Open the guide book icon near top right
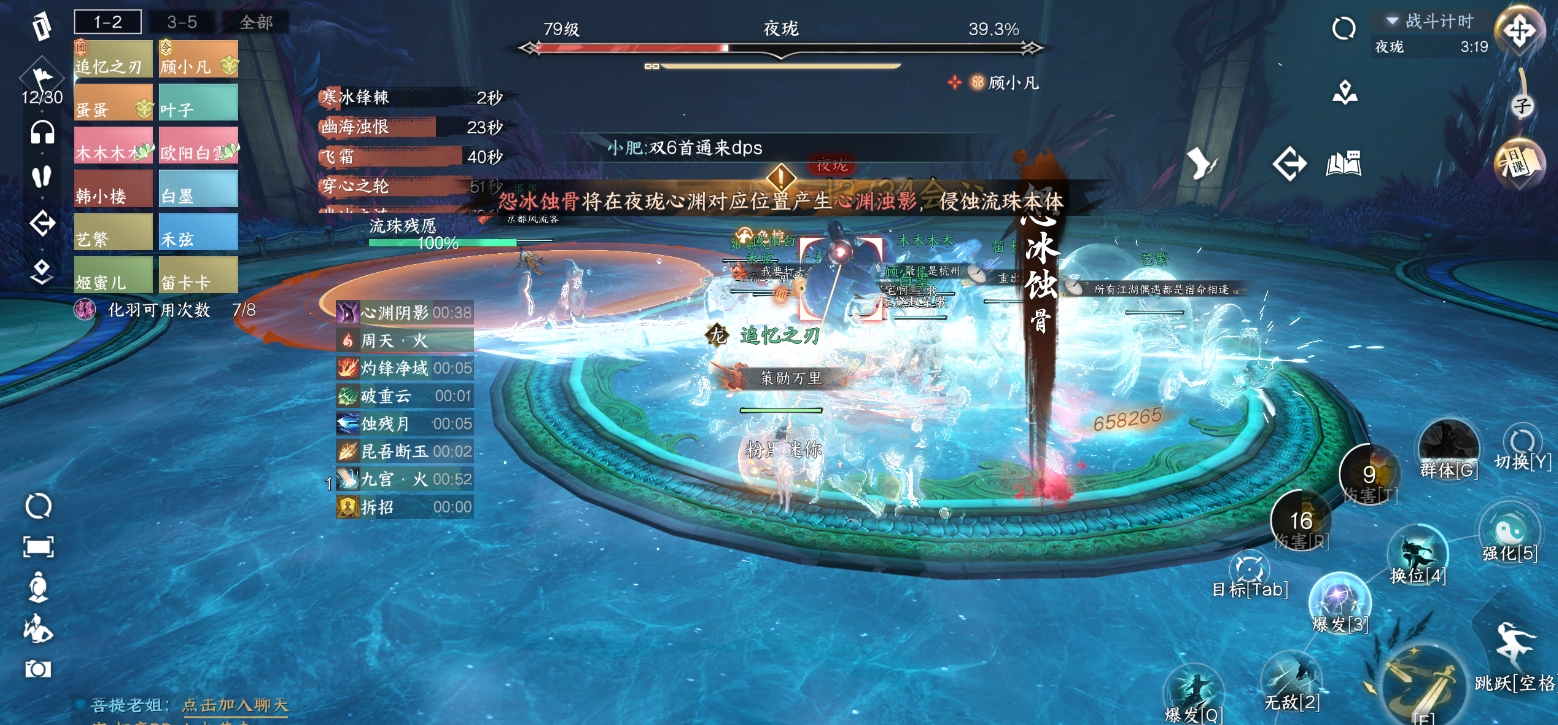The width and height of the screenshot is (1558, 725). [1343, 161]
